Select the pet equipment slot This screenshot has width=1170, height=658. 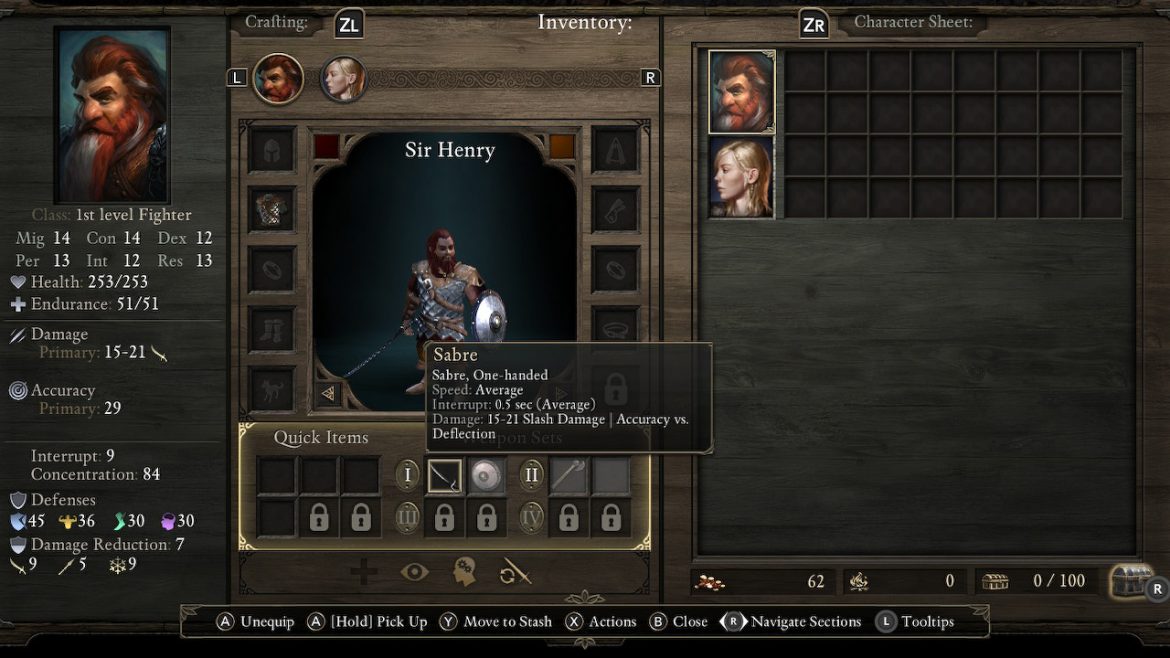coord(272,388)
